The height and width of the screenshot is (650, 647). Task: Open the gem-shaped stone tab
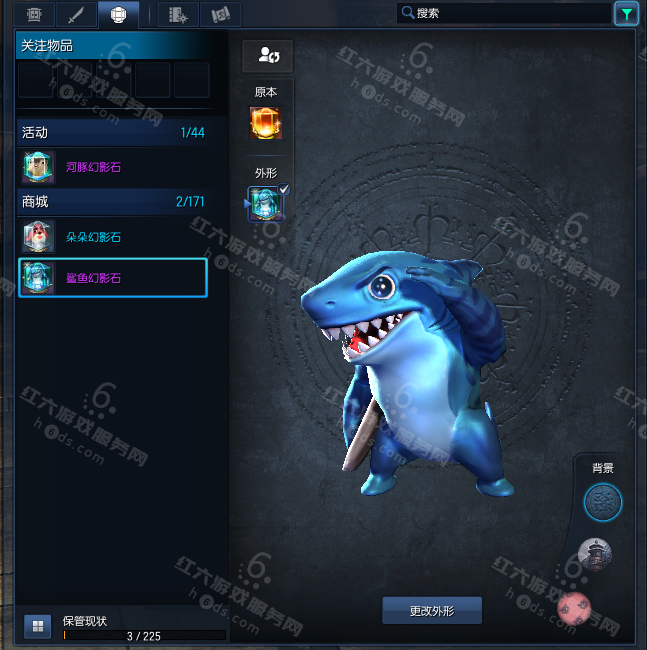[x=117, y=14]
